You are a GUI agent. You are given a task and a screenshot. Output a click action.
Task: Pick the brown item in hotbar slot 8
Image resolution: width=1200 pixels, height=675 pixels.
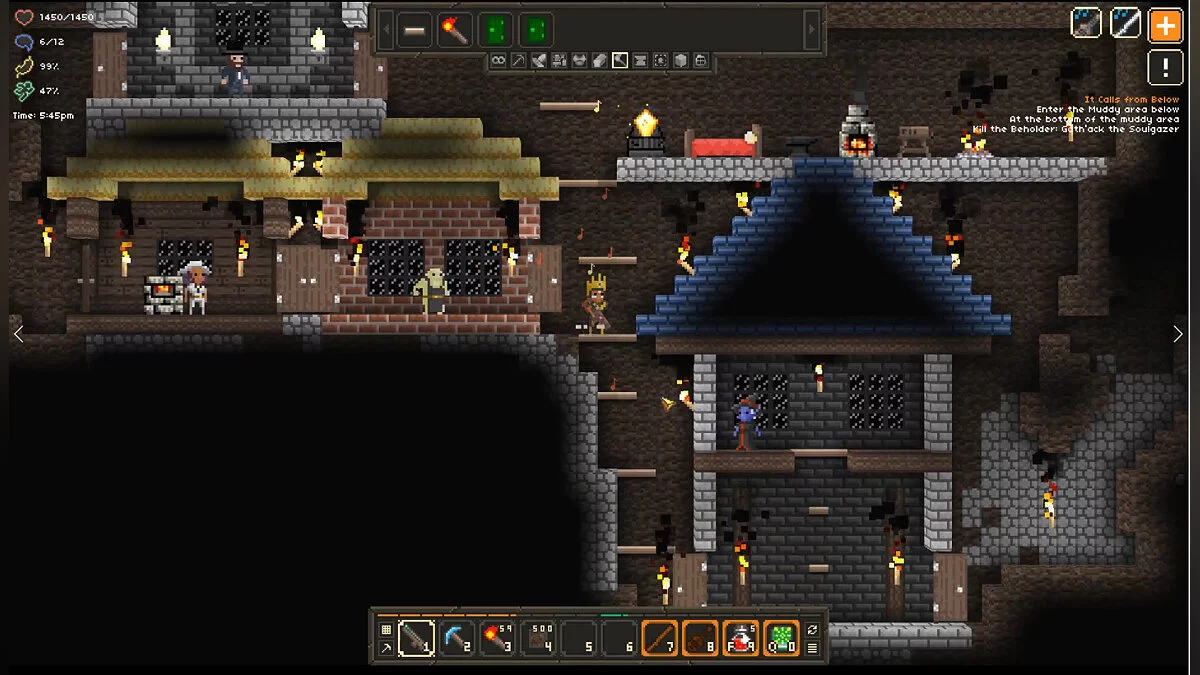(x=701, y=638)
